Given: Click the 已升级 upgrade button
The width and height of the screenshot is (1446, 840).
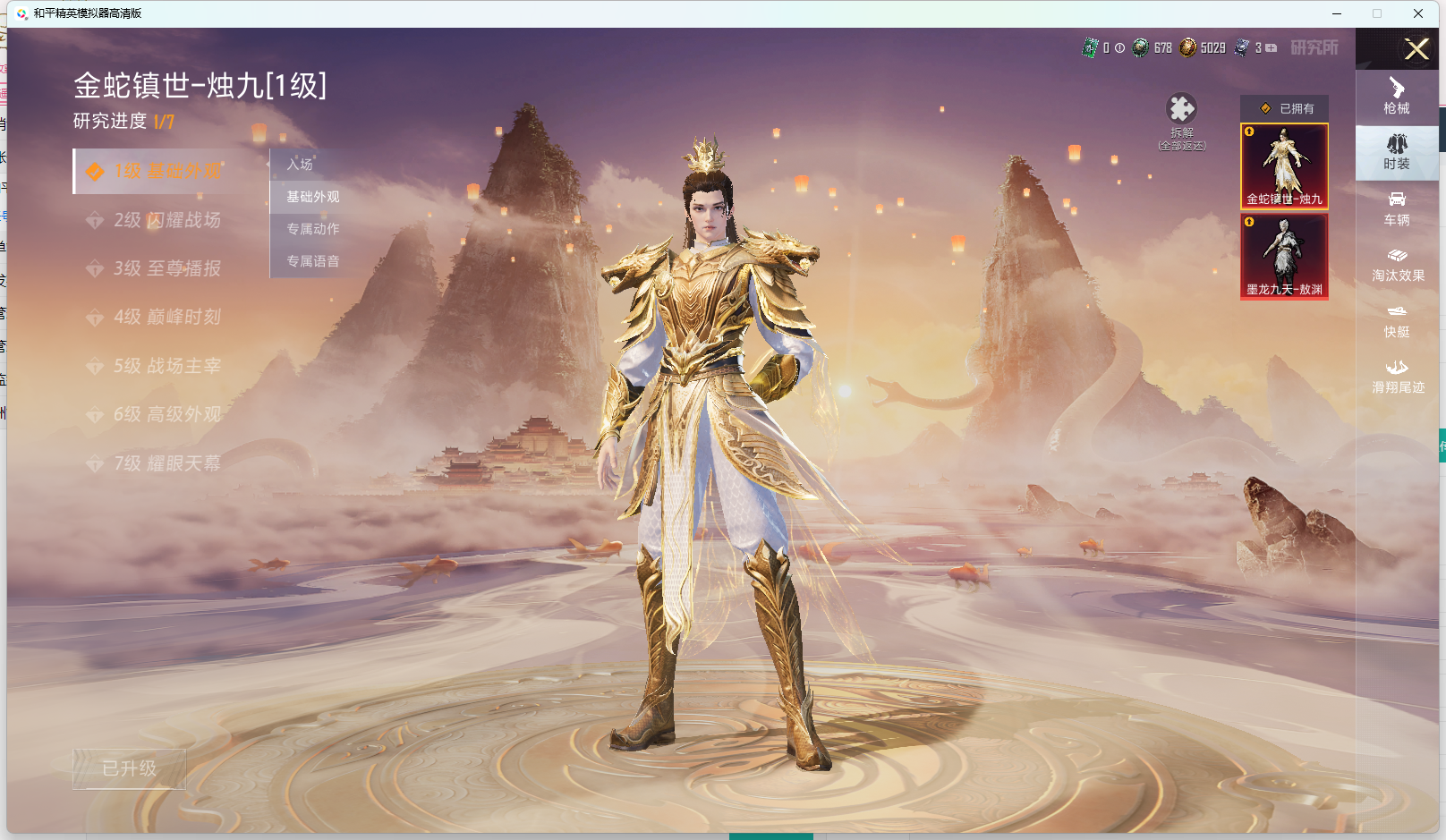Looking at the screenshot, I should pyautogui.click(x=130, y=768).
